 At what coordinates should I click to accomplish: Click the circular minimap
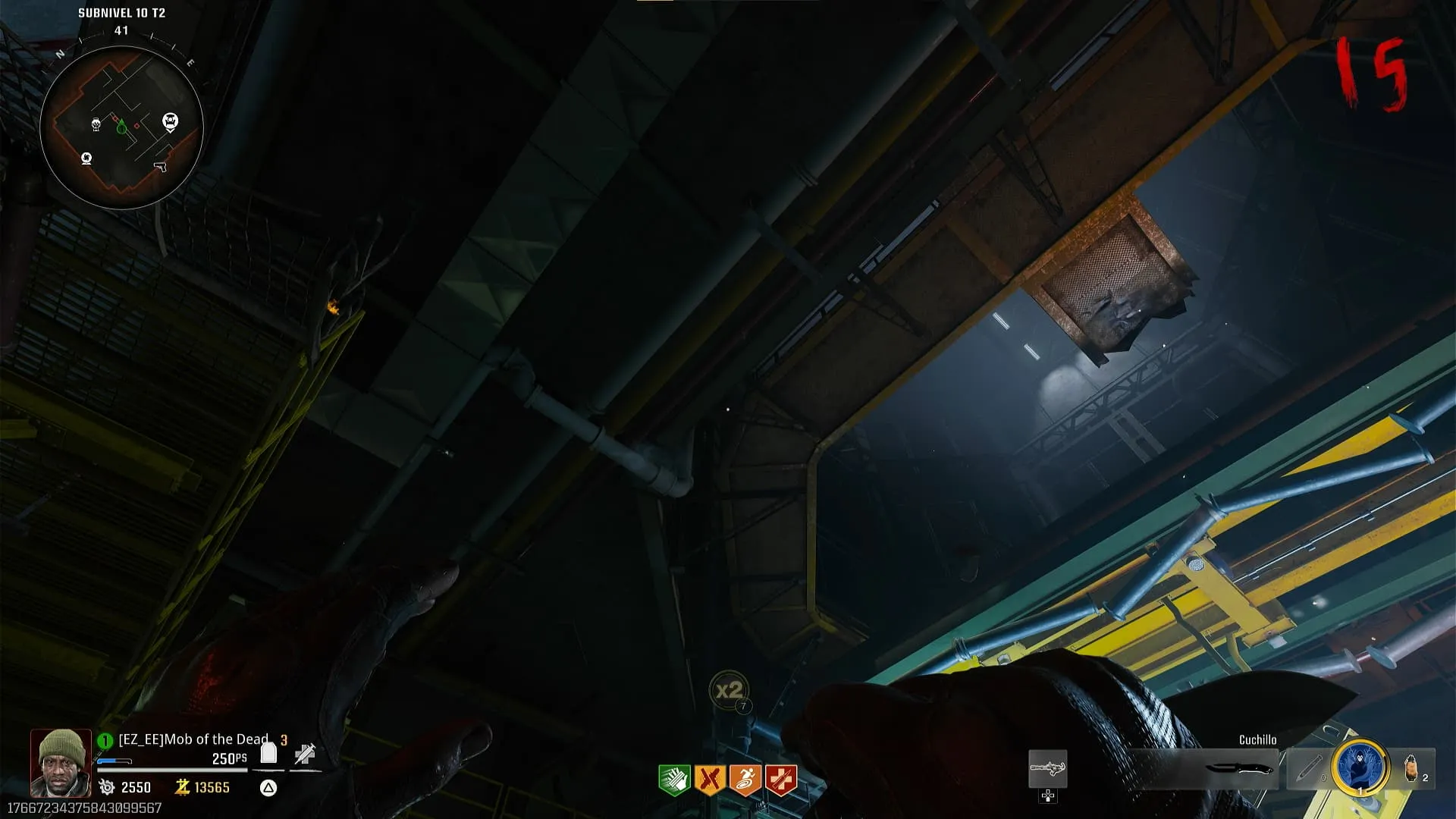121,127
